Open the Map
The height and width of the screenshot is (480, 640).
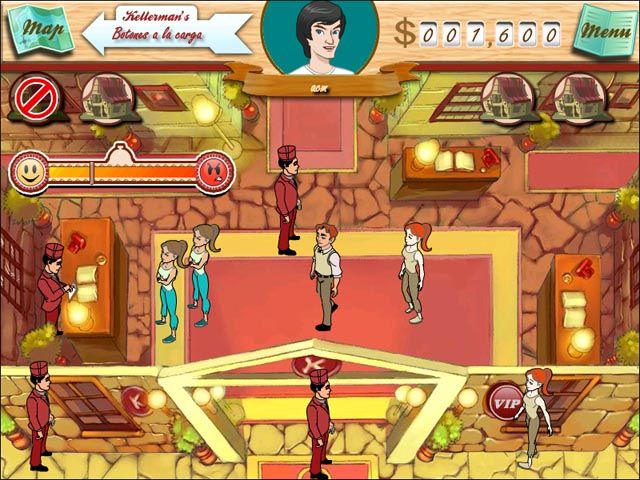pos(41,29)
